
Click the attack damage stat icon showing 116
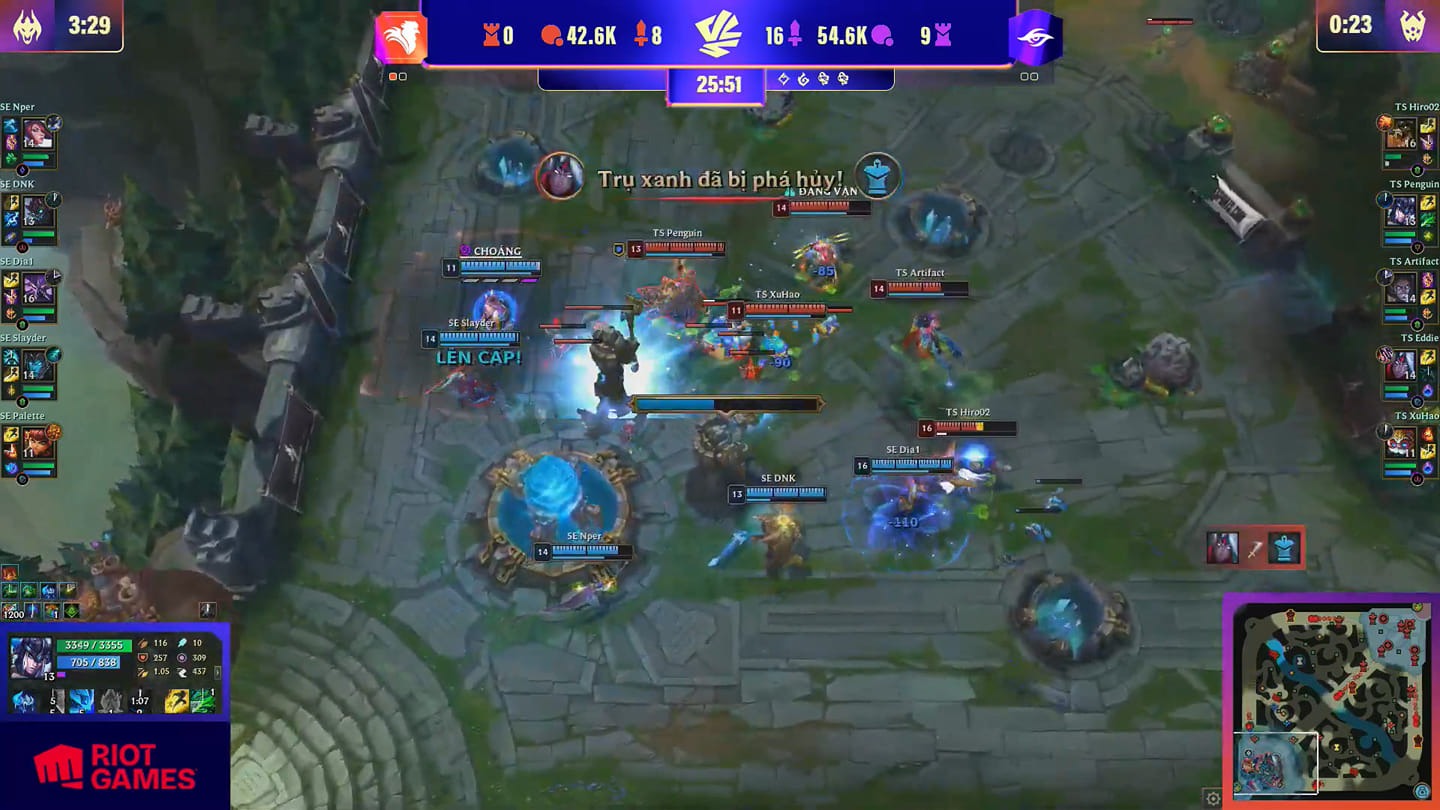click(142, 643)
